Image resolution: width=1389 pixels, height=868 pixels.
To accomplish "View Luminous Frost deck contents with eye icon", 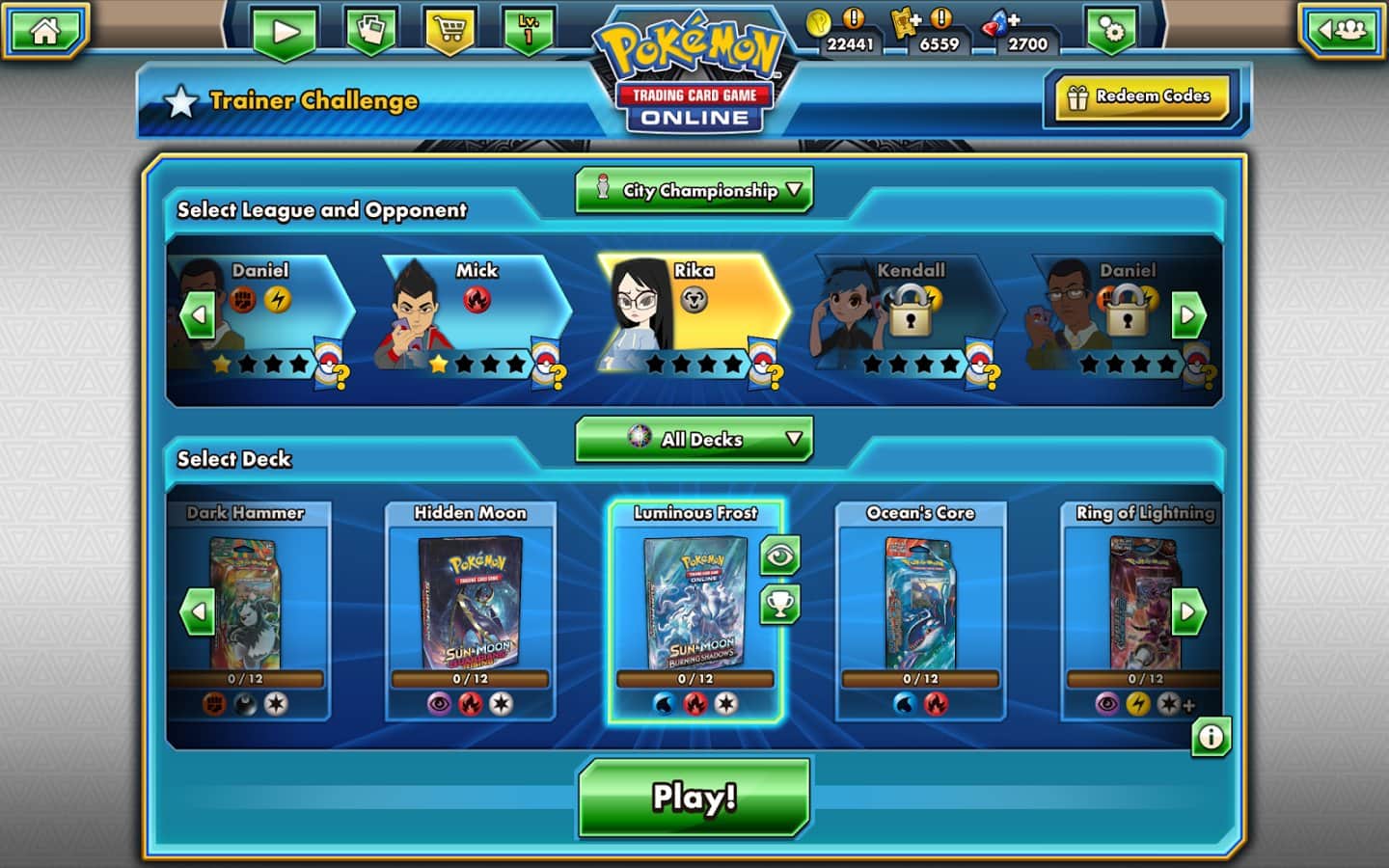I will 779,556.
